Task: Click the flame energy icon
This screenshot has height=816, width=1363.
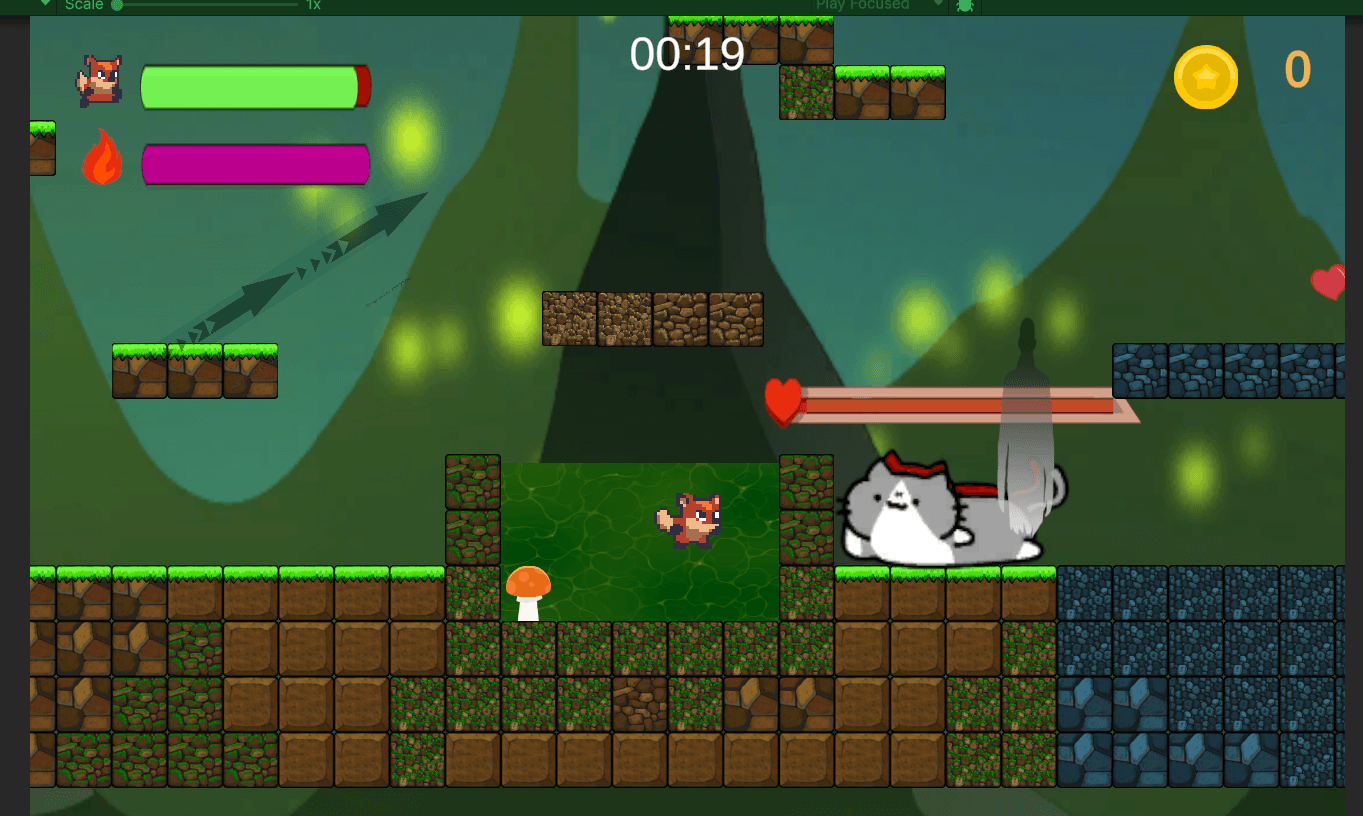Action: click(x=102, y=158)
